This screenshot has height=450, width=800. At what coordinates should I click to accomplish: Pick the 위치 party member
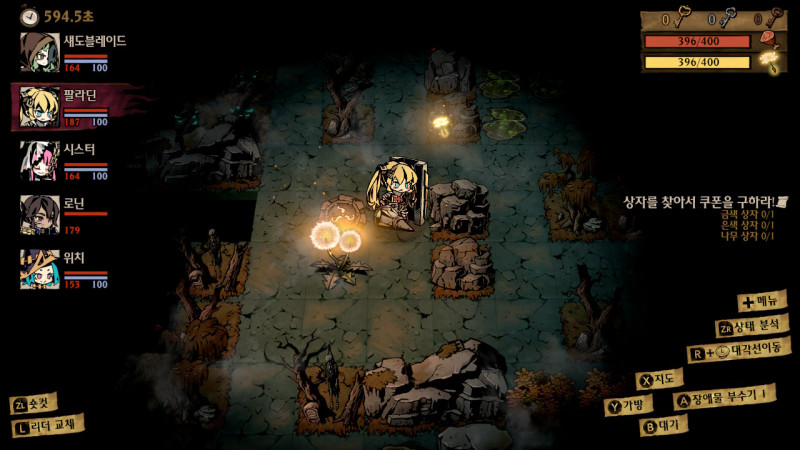click(x=38, y=269)
